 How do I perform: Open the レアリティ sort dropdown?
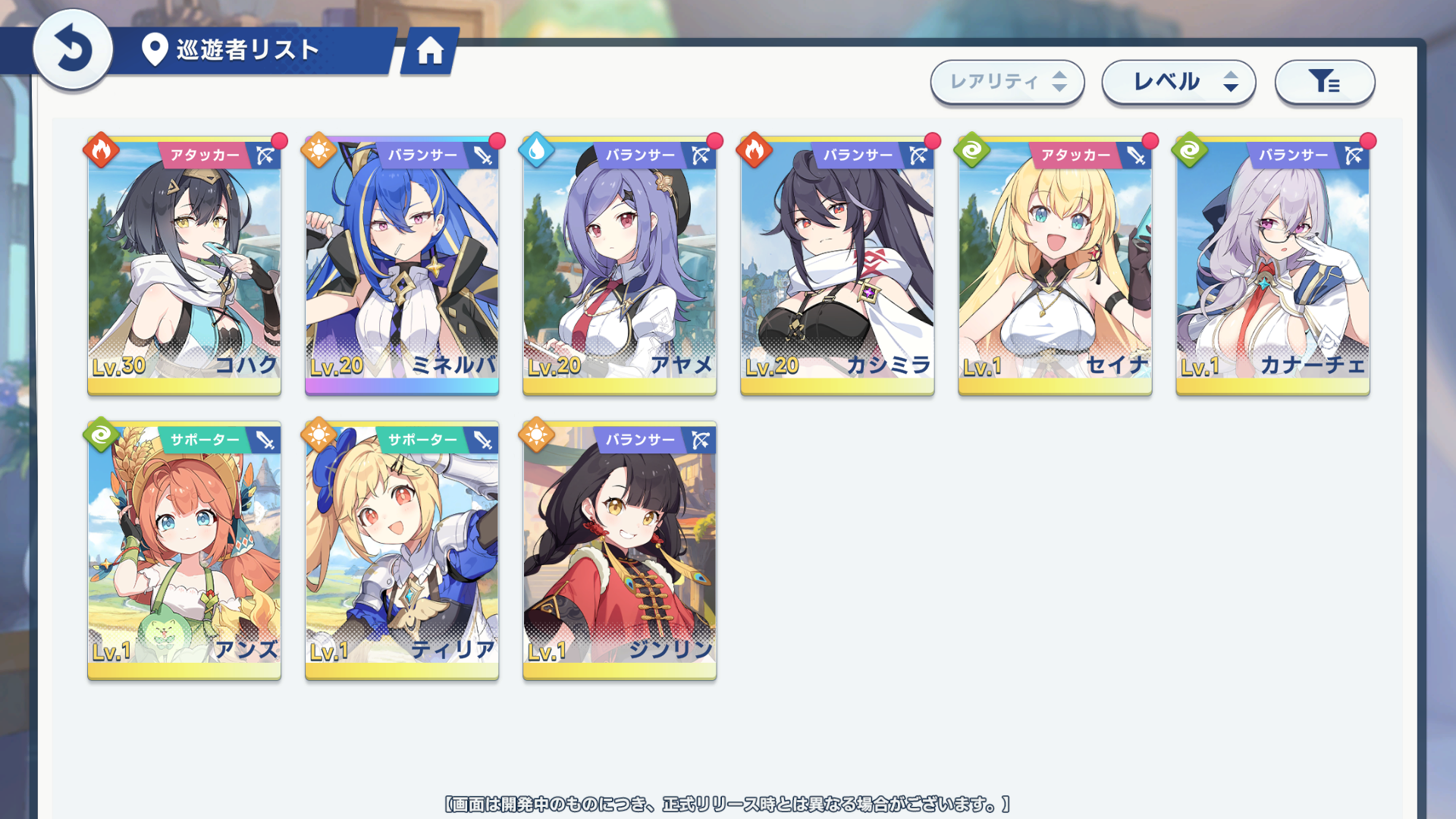click(1007, 82)
